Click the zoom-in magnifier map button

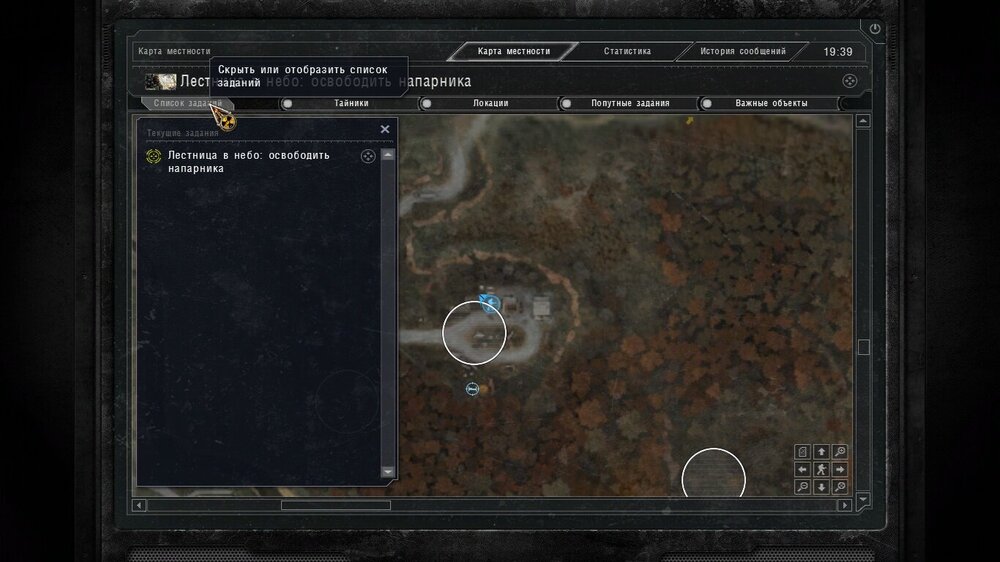click(840, 452)
